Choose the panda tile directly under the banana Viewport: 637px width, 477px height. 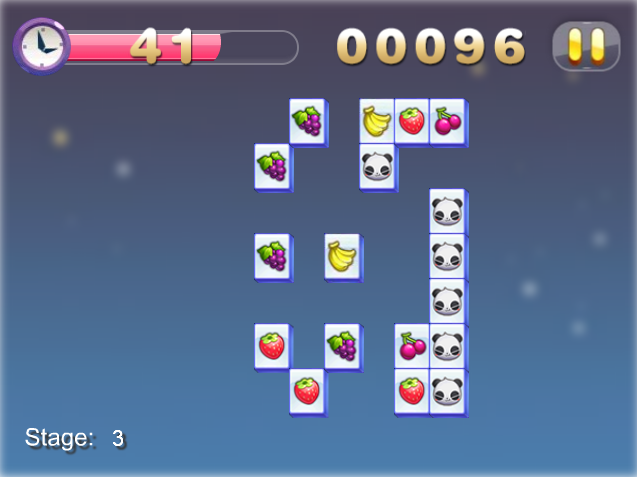pos(376,166)
